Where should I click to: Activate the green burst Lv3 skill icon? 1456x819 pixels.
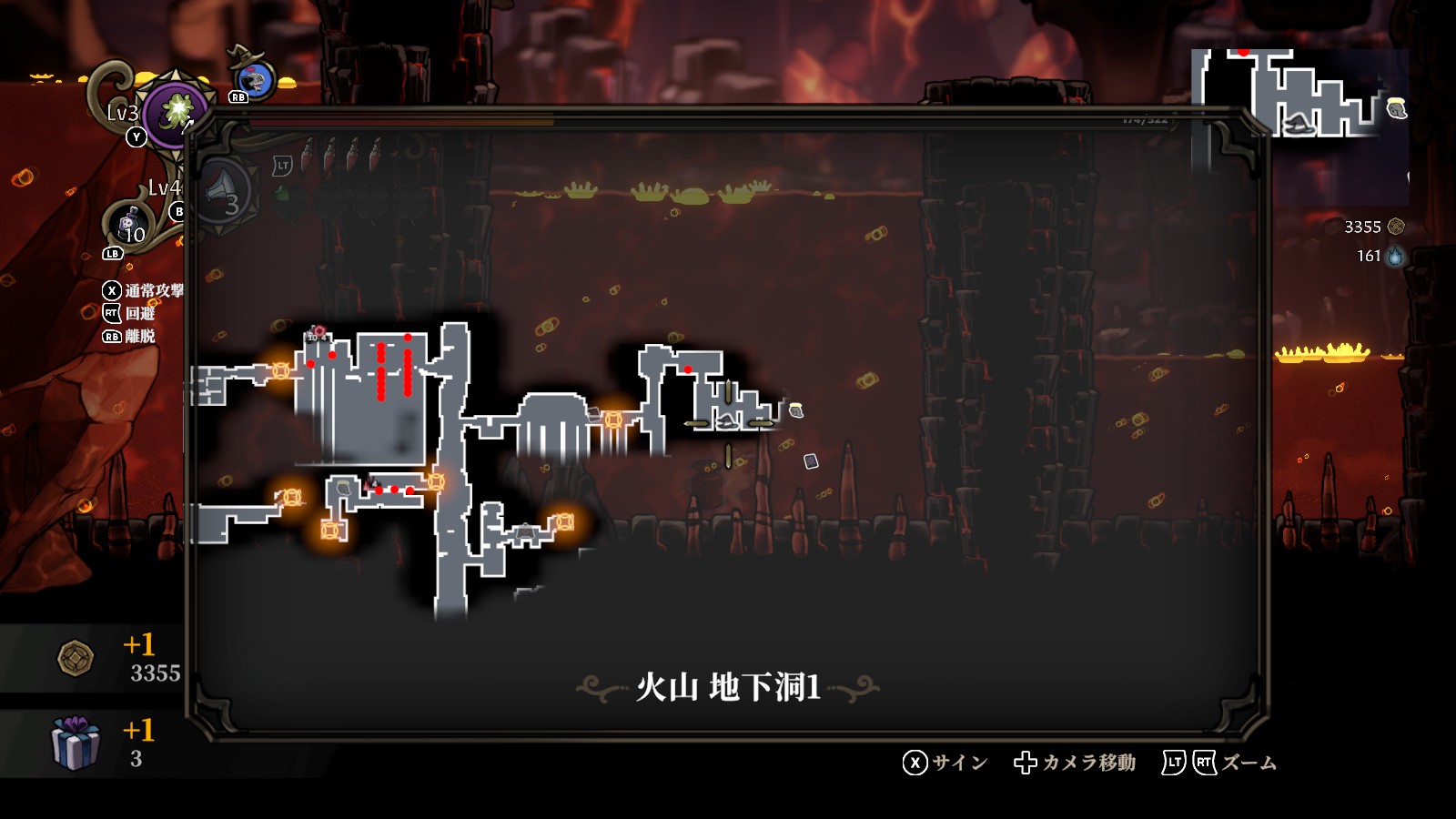pos(174,112)
